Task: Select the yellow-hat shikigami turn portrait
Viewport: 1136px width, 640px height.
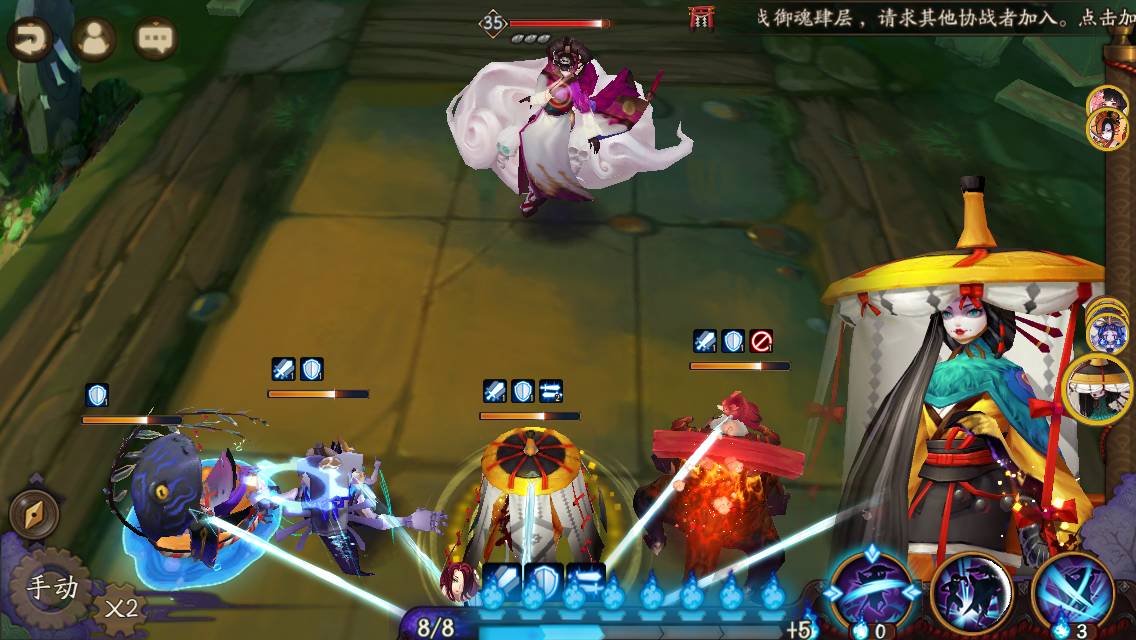Action: [x=1096, y=389]
